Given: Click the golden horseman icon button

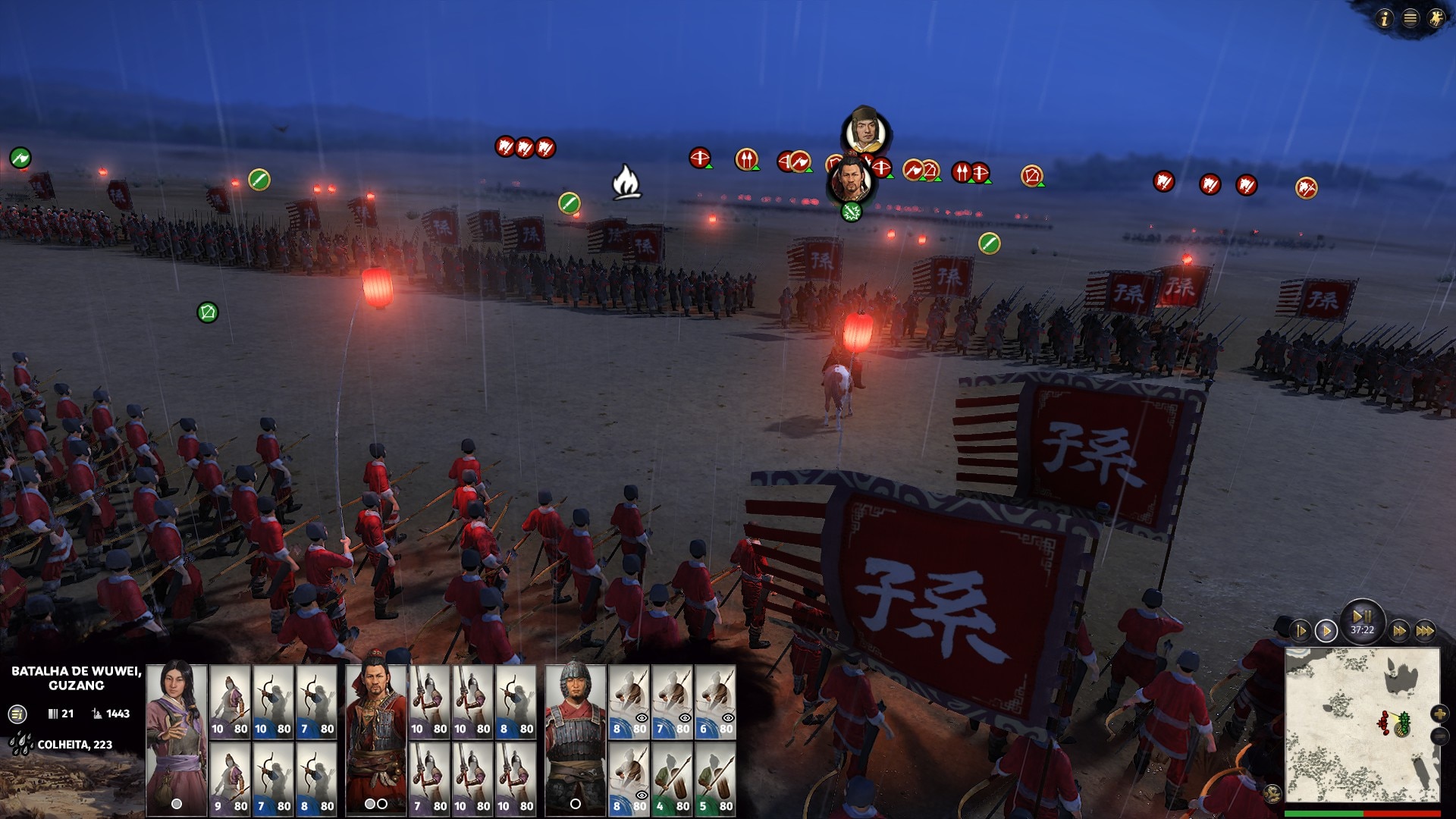Looking at the screenshot, I should click(1436, 18).
